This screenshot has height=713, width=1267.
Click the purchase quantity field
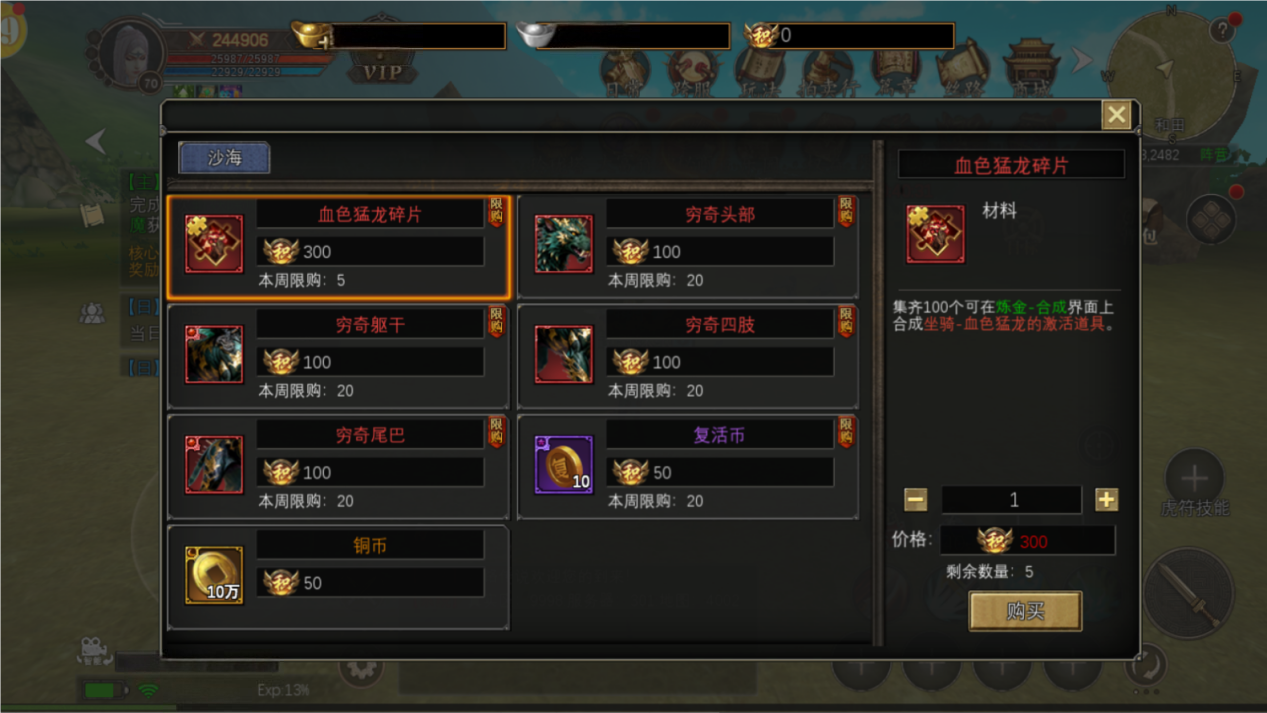point(1011,500)
